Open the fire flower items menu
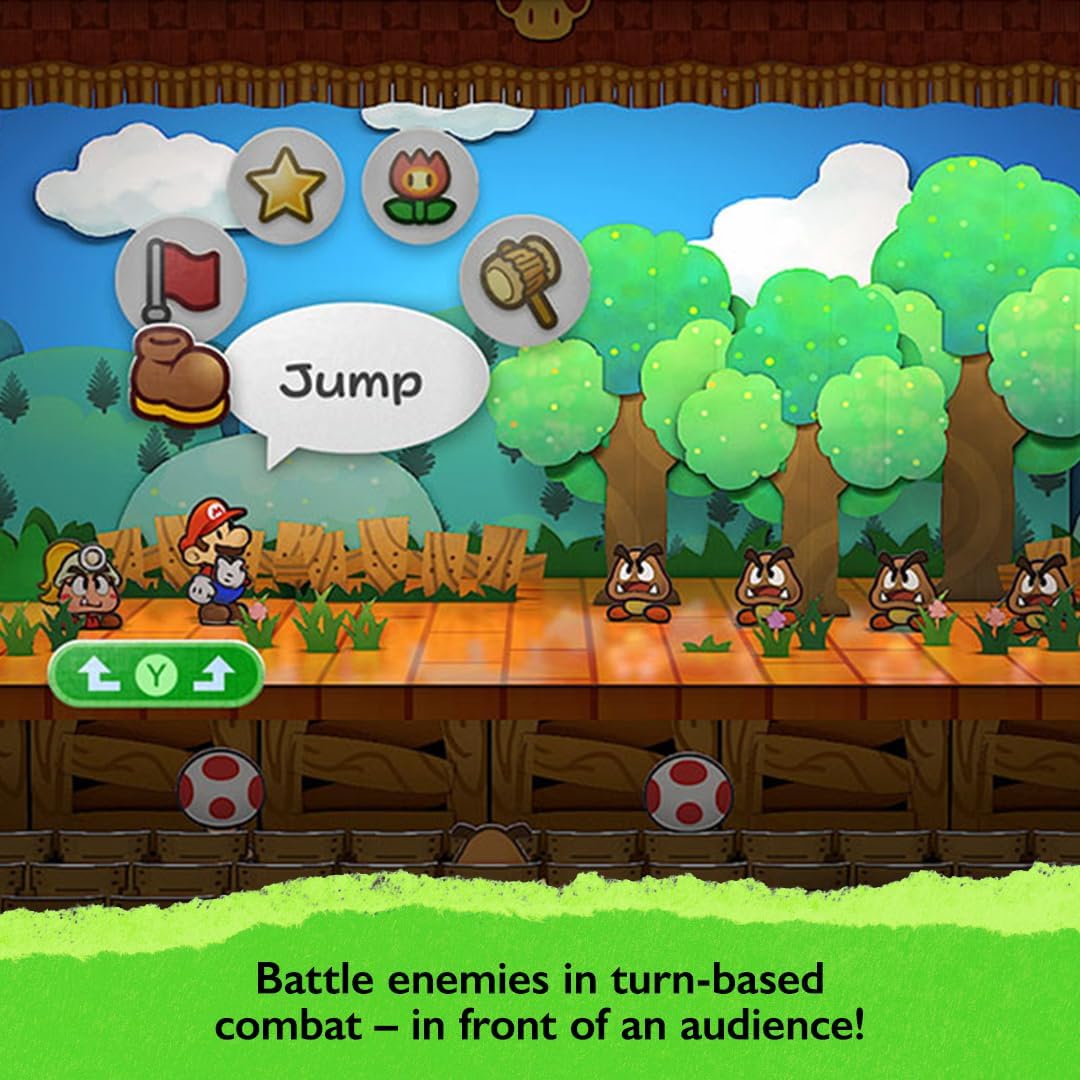This screenshot has width=1080, height=1080. click(418, 187)
